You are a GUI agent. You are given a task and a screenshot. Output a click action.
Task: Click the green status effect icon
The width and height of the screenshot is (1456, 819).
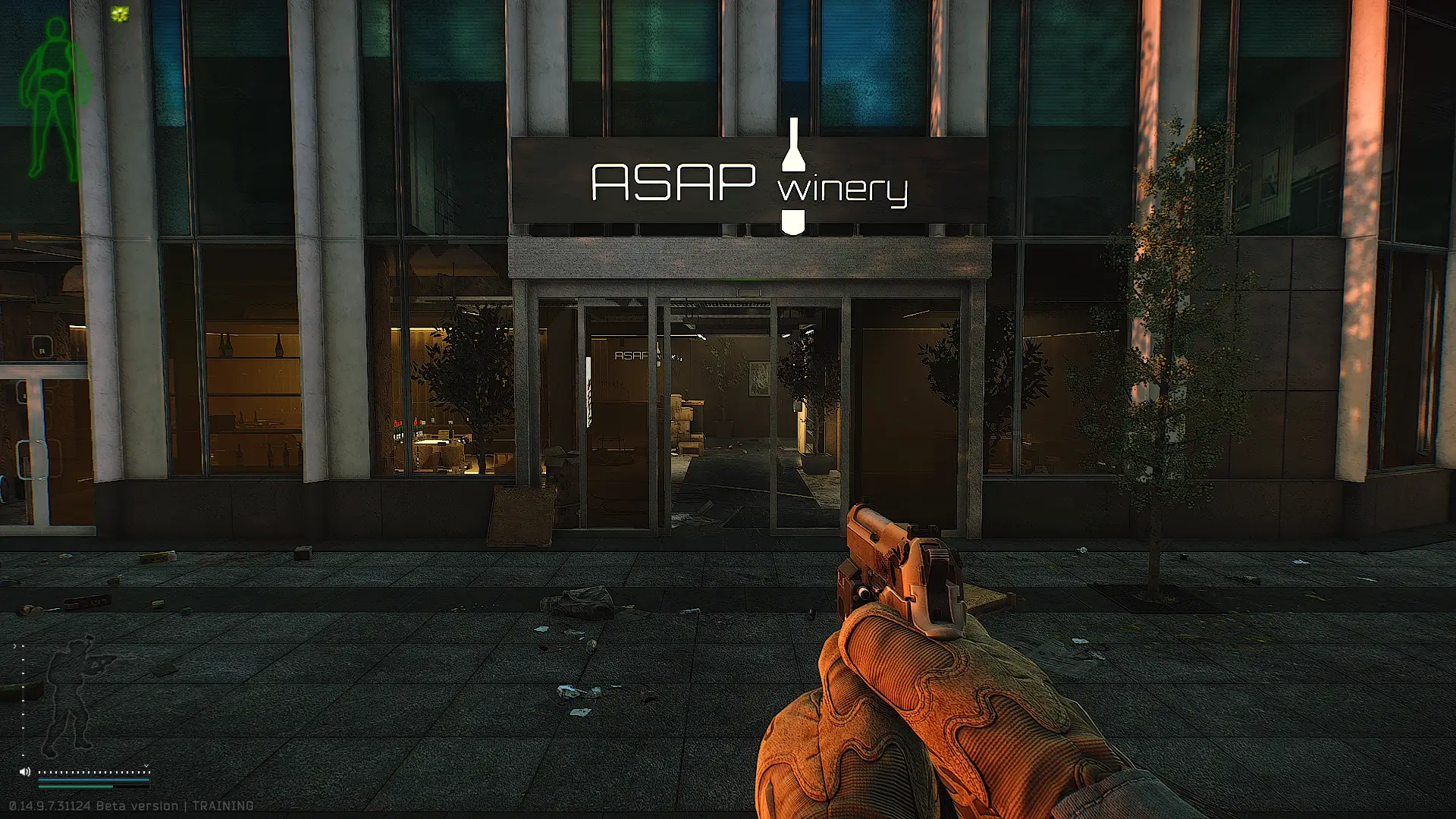(x=120, y=14)
